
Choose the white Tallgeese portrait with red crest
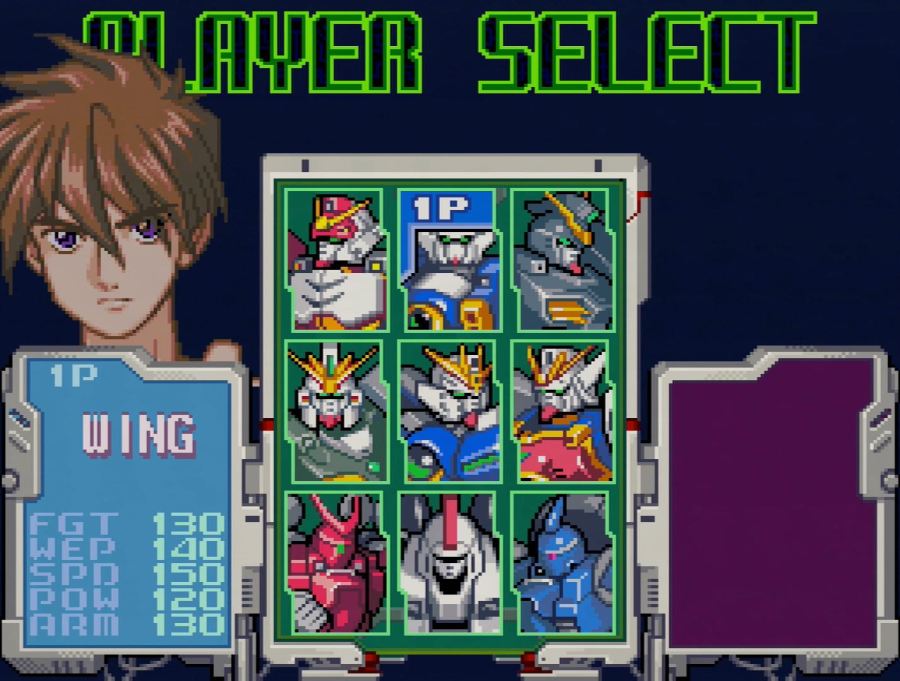click(x=448, y=560)
